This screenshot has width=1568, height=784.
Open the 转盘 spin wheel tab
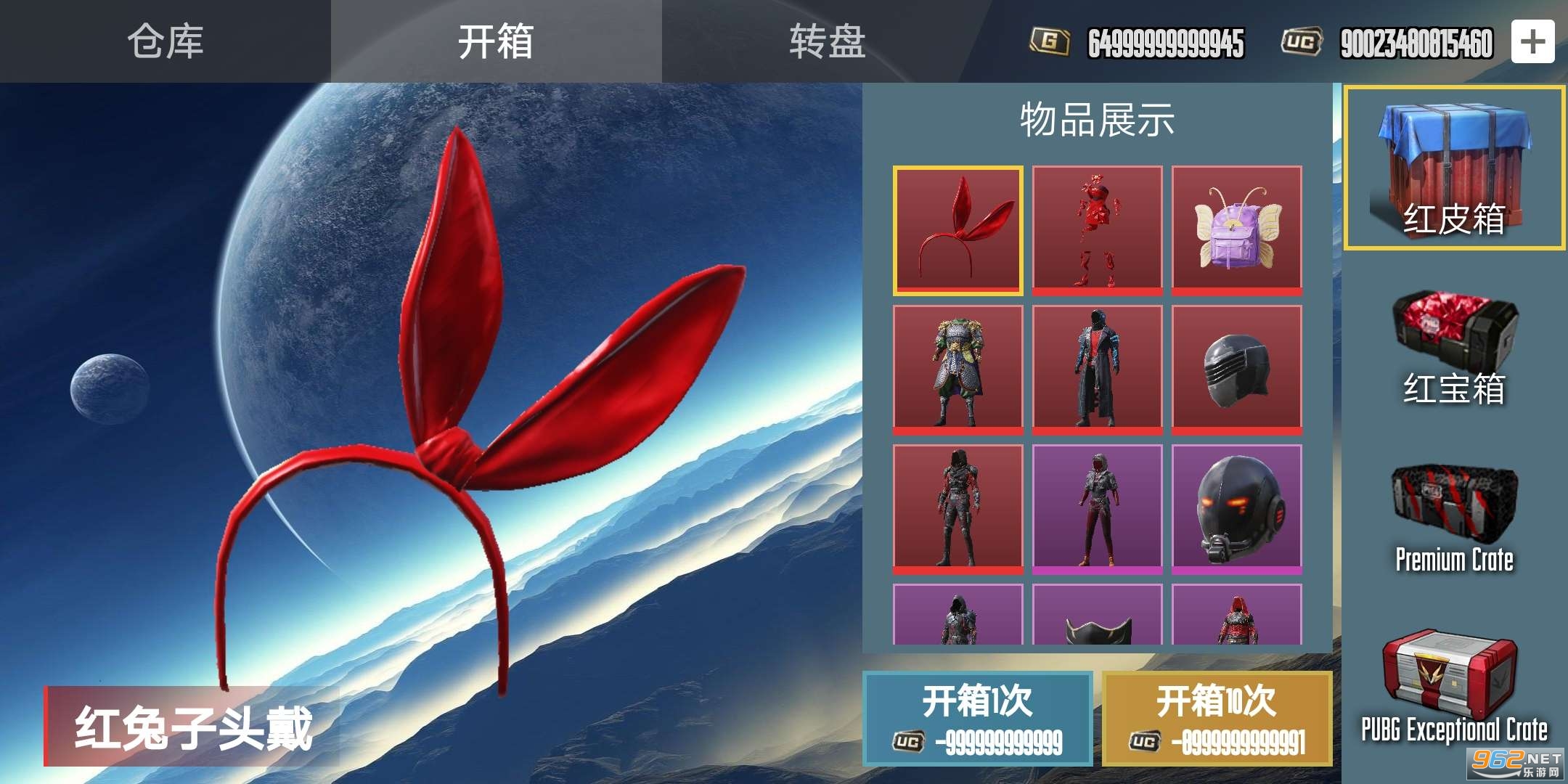pos(828,41)
